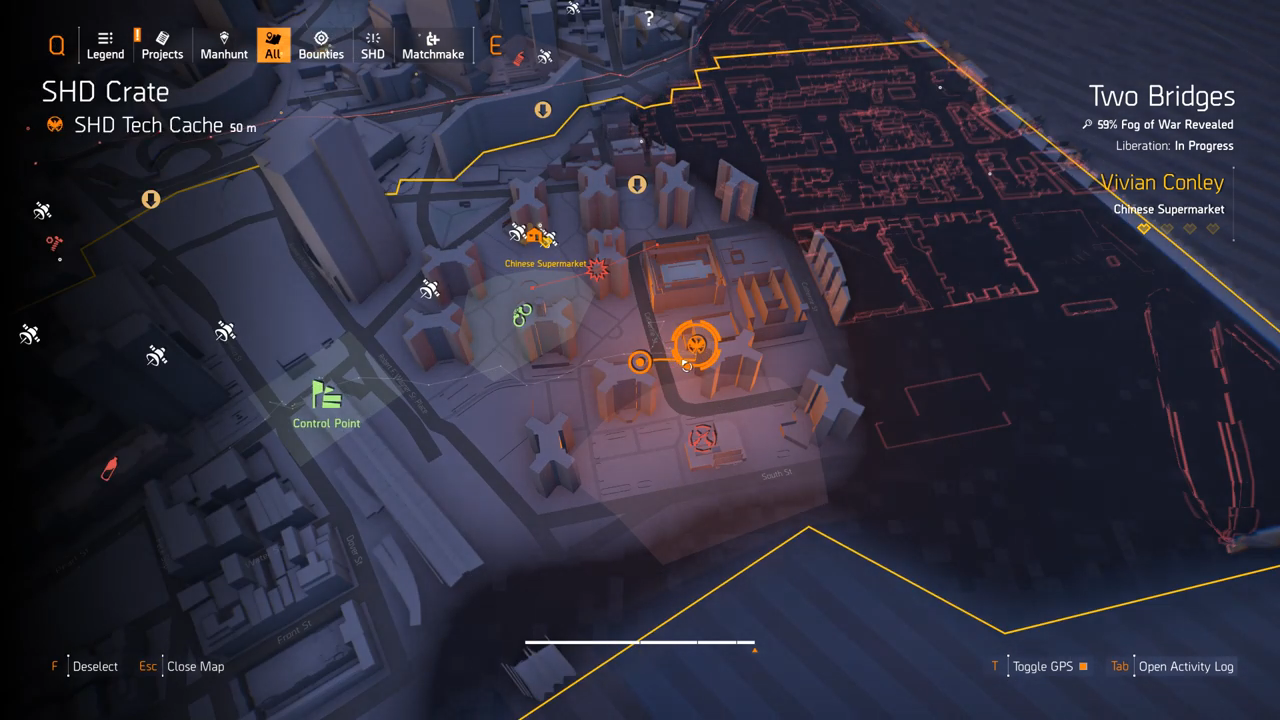Select the question mark map marker
Image resolution: width=1280 pixels, height=720 pixels.
[x=649, y=18]
